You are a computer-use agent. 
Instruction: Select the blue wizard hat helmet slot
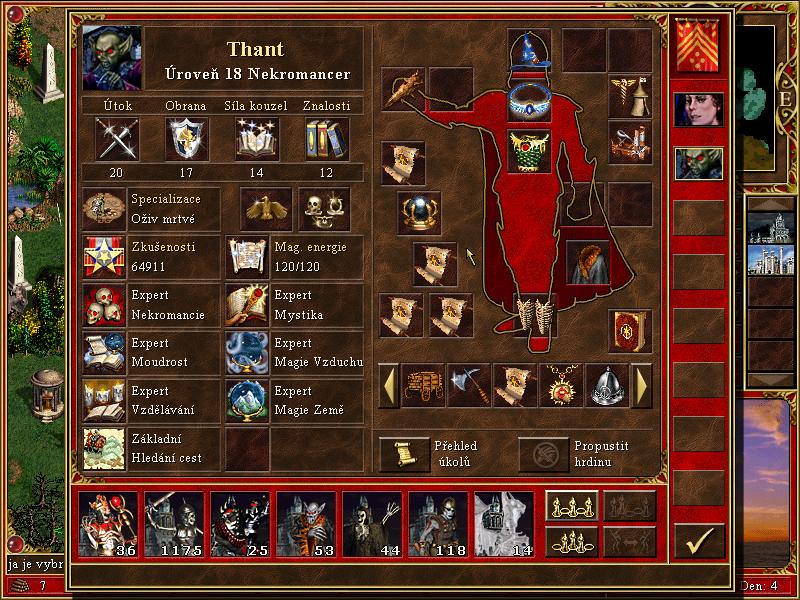click(529, 50)
